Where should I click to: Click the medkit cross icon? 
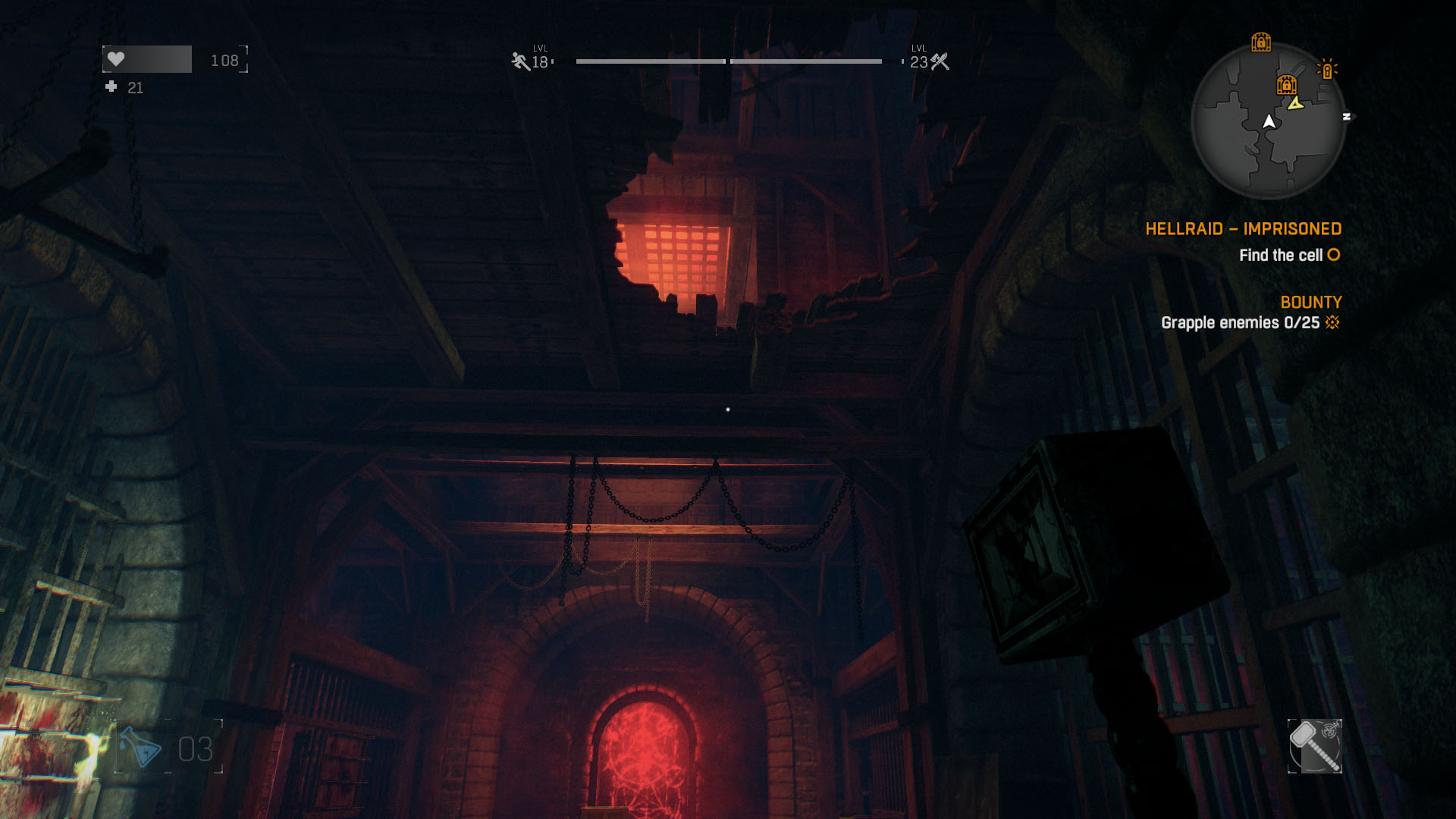point(111,87)
